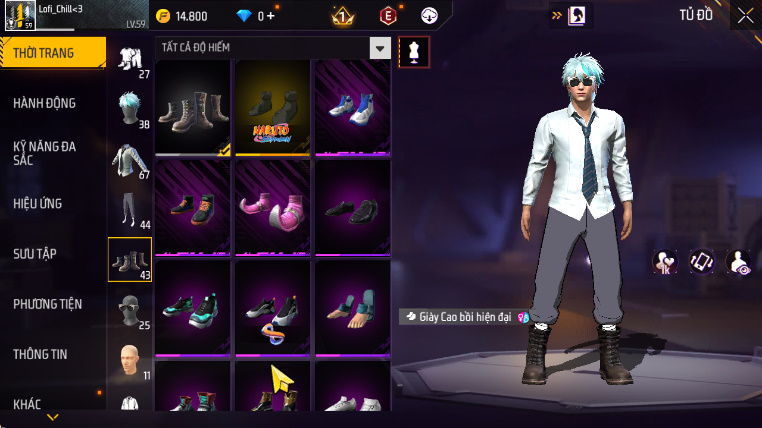This screenshot has width=762, height=428.
Task: Open the hairstyle subcategory
Action: click(130, 108)
